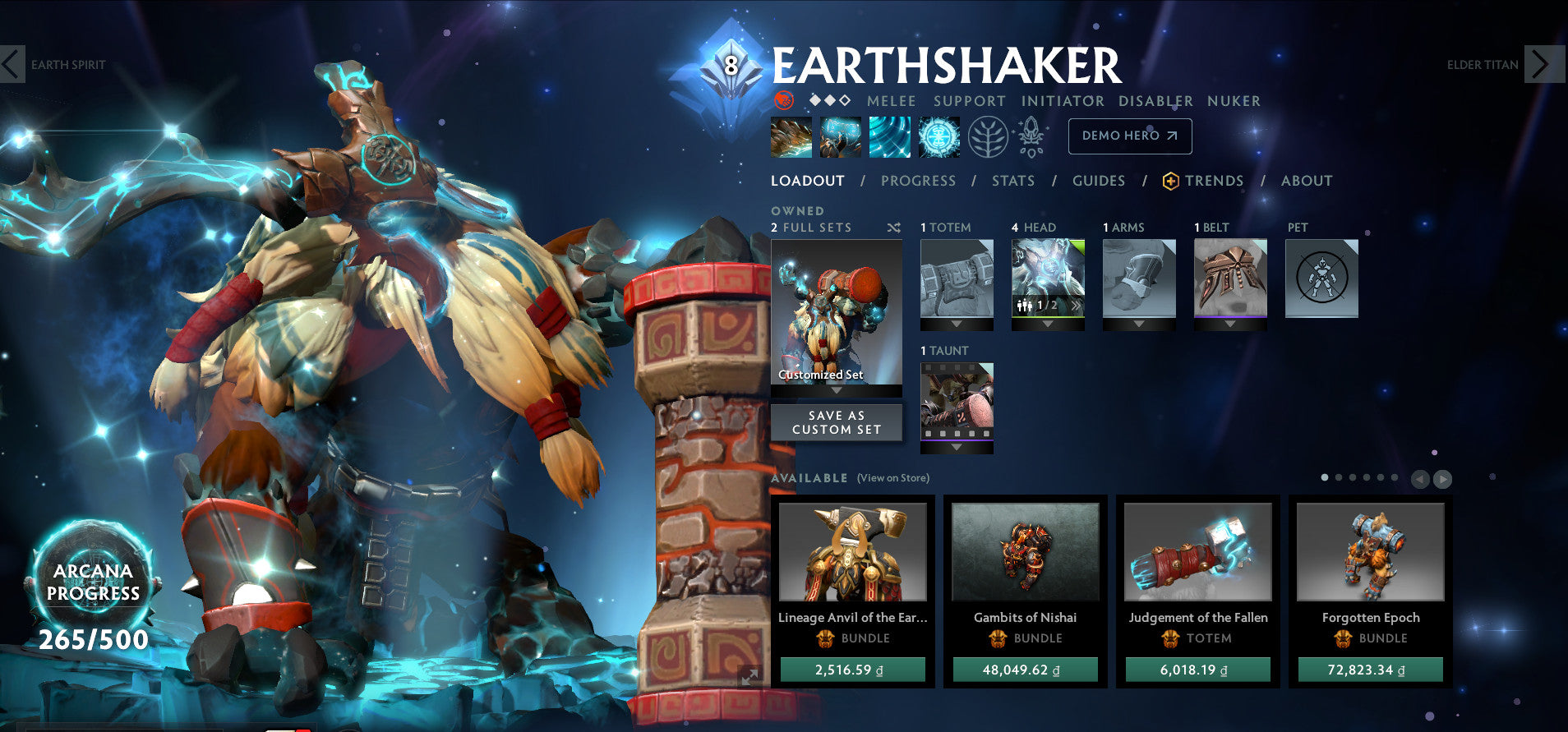Select the Fissure ability icon
This screenshot has height=732, width=1568.
(791, 136)
